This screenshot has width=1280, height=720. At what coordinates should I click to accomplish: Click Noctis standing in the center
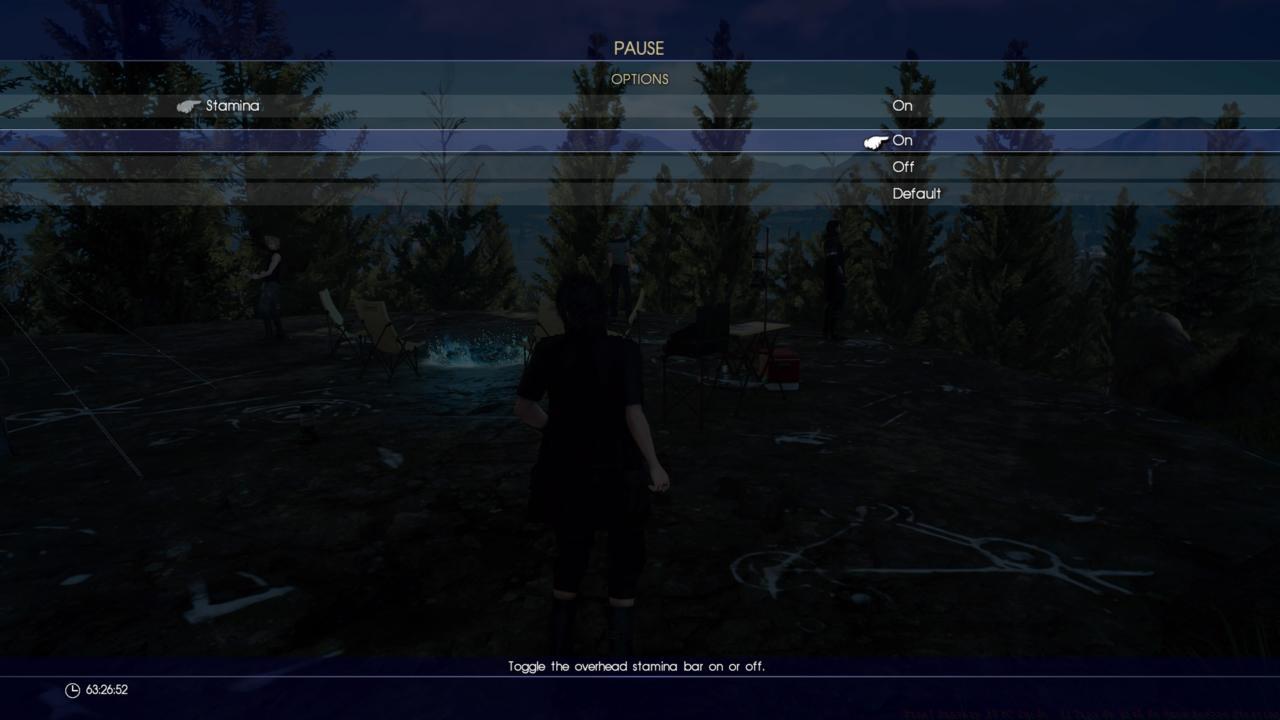pyautogui.click(x=590, y=430)
